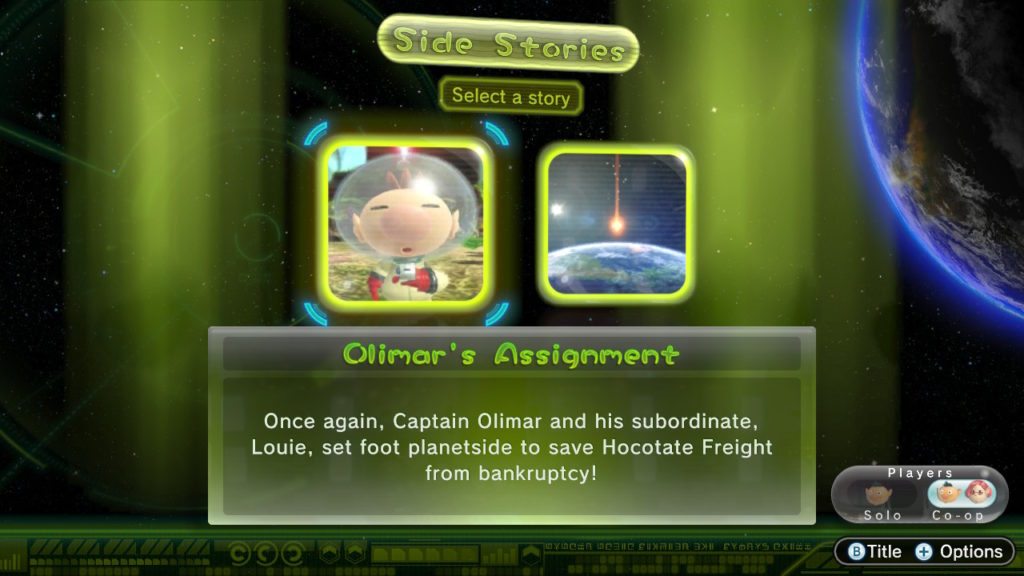Choose the meteor falling to planet story
The width and height of the screenshot is (1024, 576).
pos(618,223)
